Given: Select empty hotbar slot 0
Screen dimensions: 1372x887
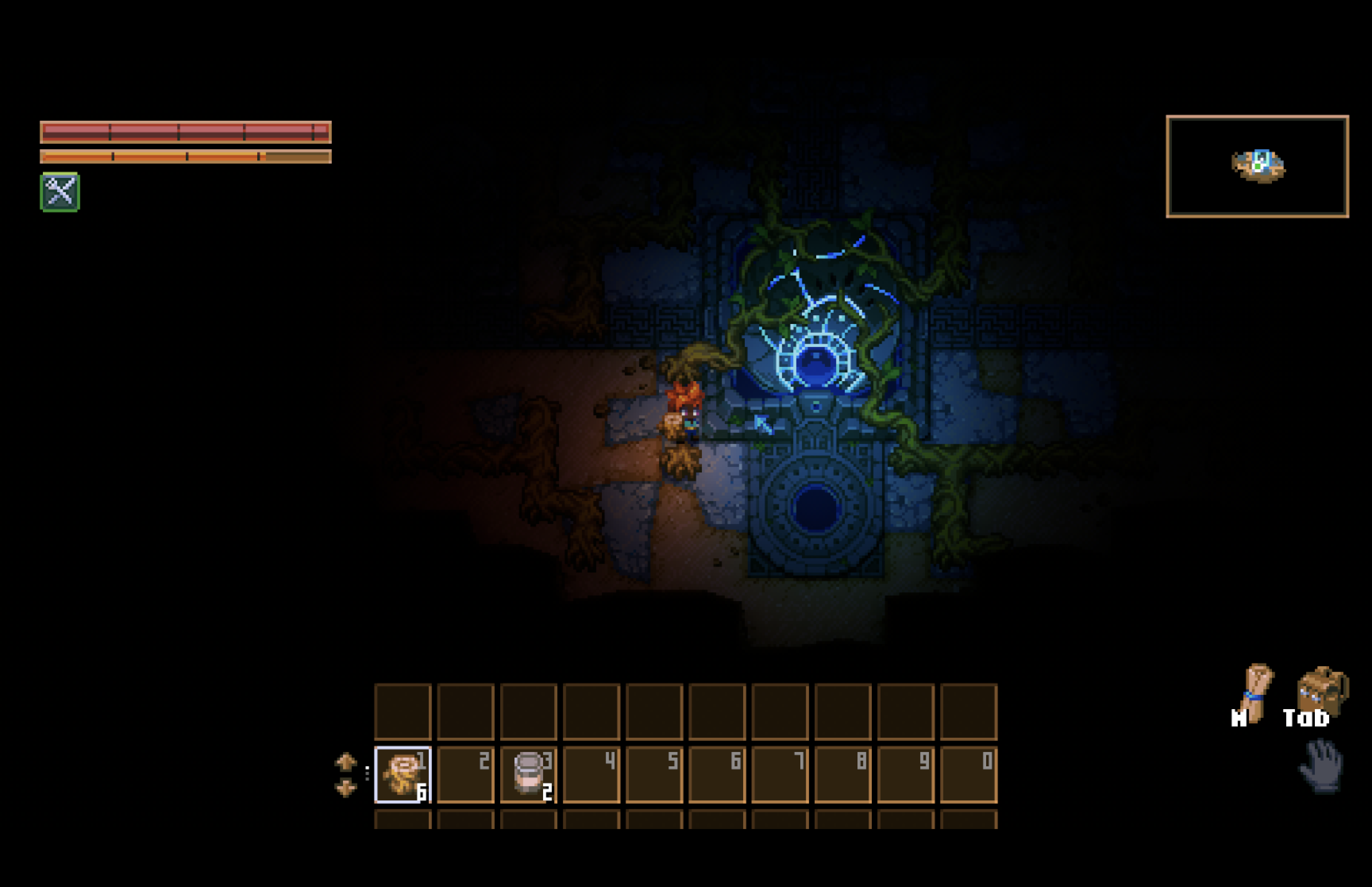Looking at the screenshot, I should point(968,775).
